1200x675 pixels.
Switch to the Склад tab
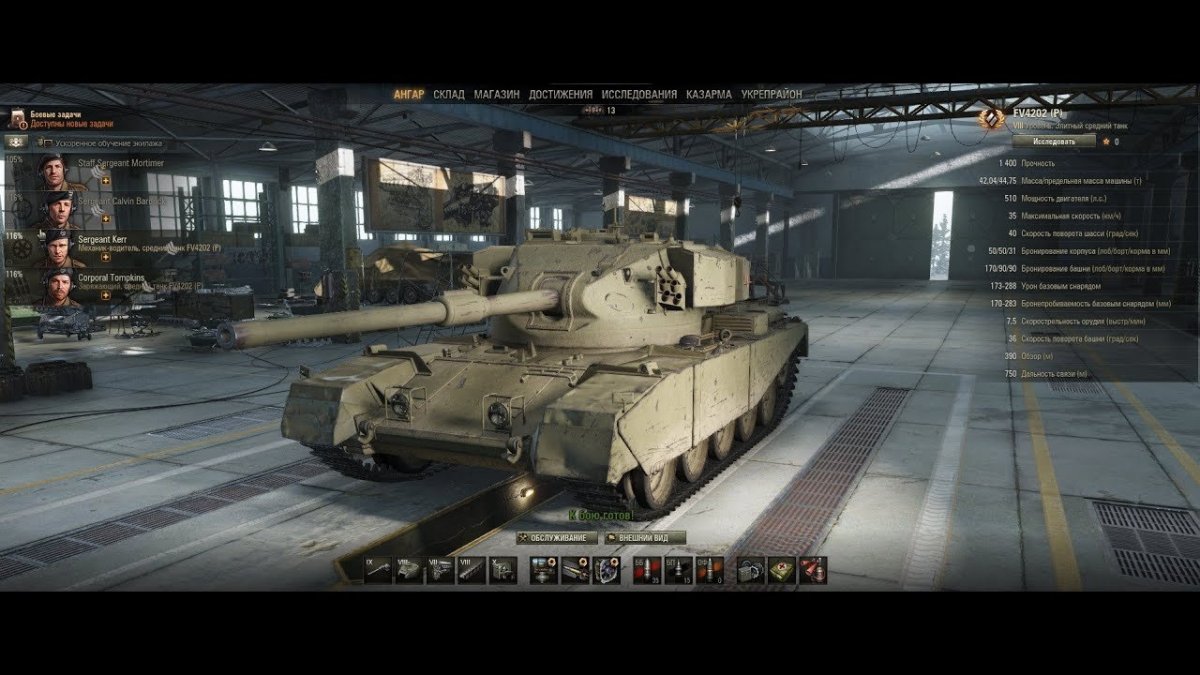click(449, 94)
